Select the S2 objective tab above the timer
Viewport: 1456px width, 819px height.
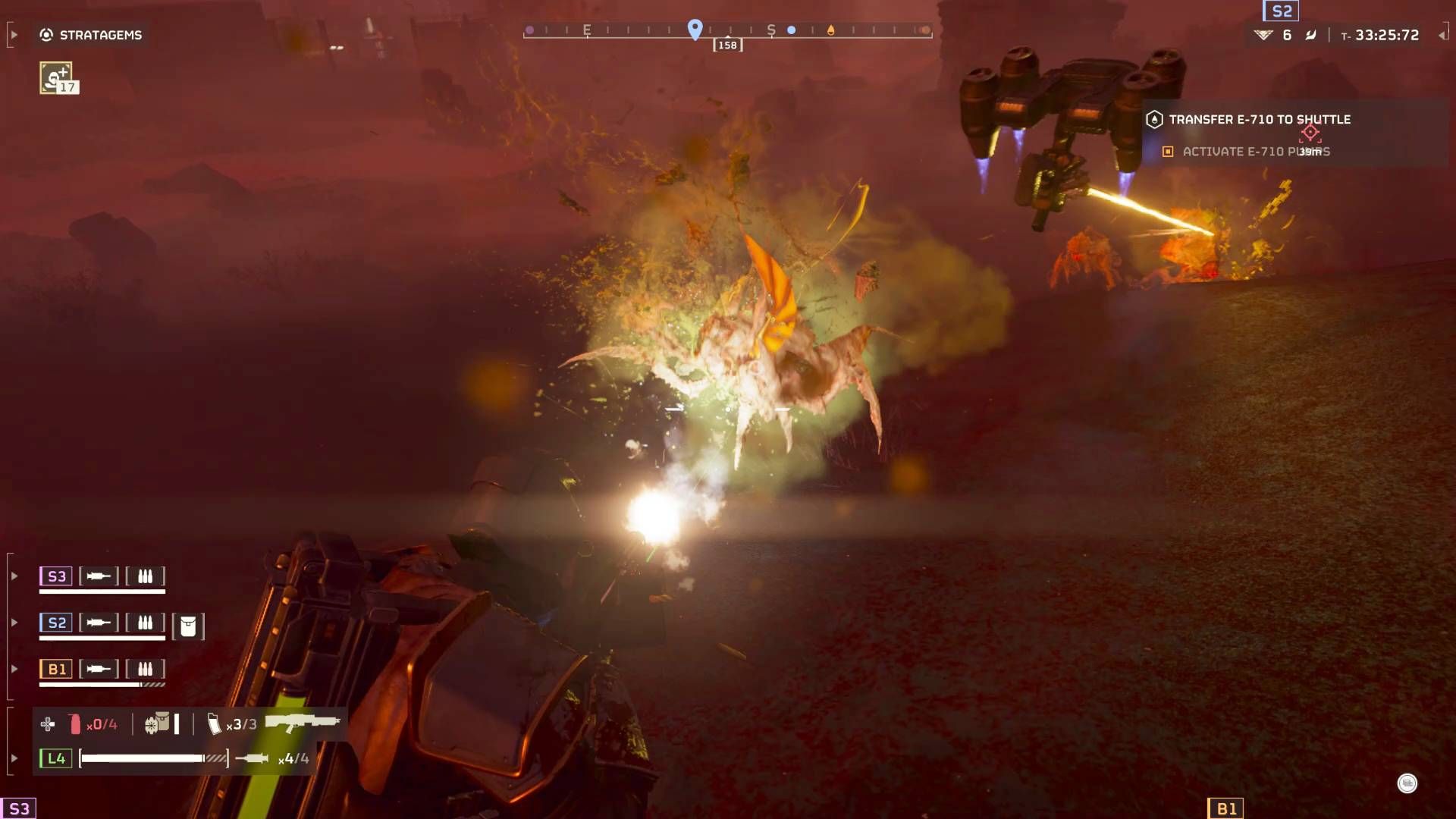click(1279, 12)
